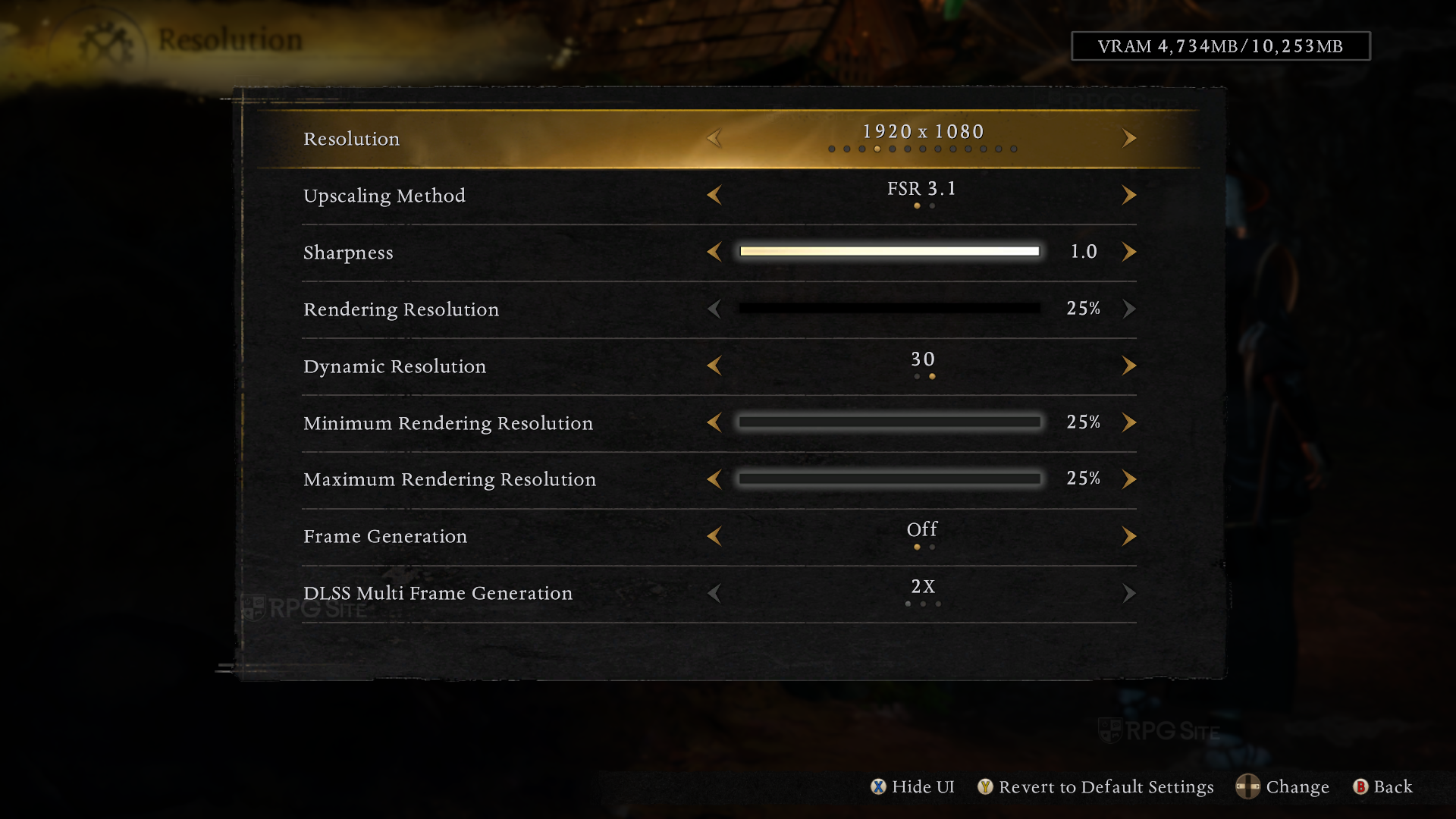Toggle Frame Generation with its right arrow
1456x819 pixels.
(x=1128, y=536)
